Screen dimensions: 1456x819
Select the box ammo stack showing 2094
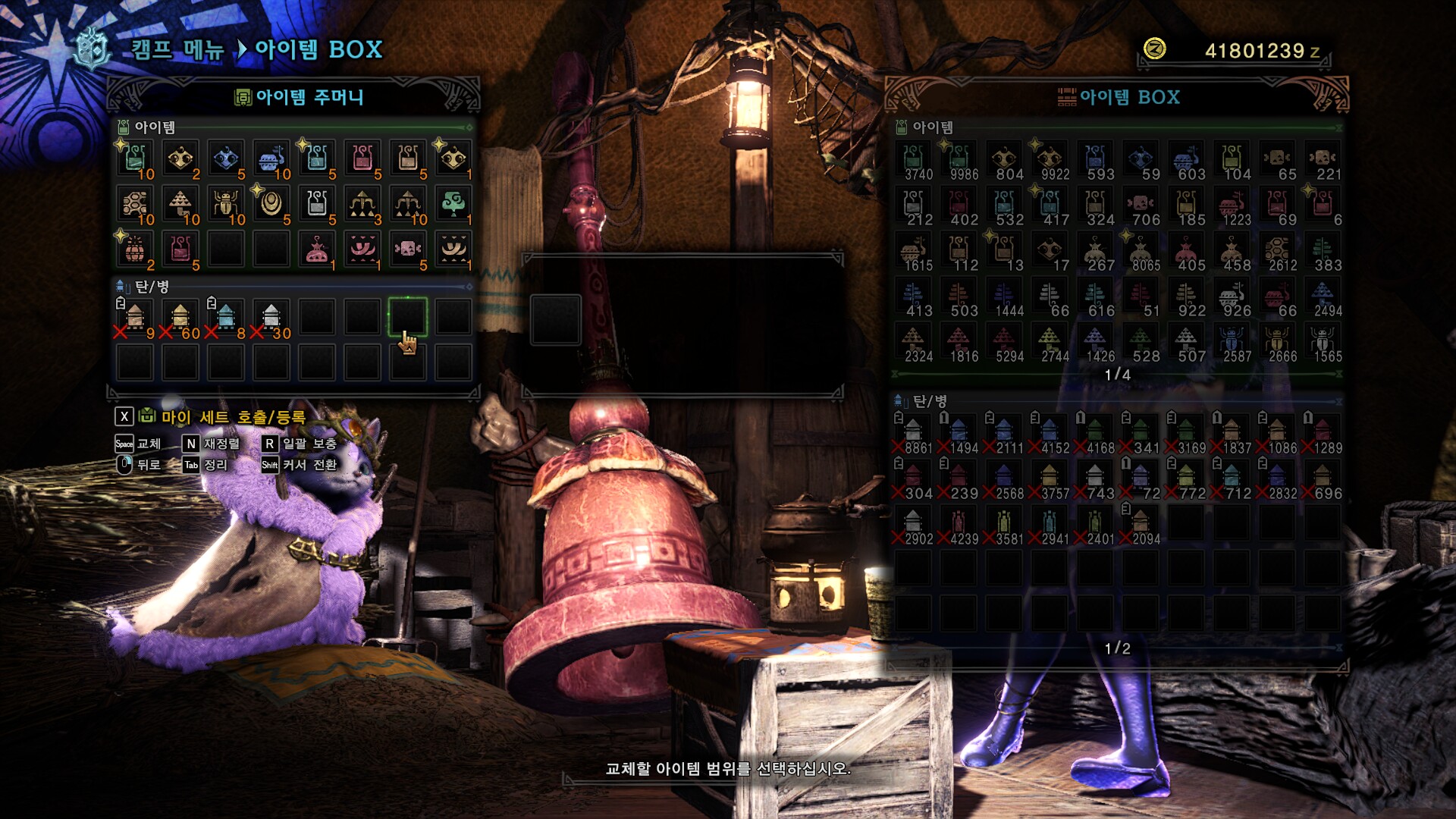[1141, 526]
